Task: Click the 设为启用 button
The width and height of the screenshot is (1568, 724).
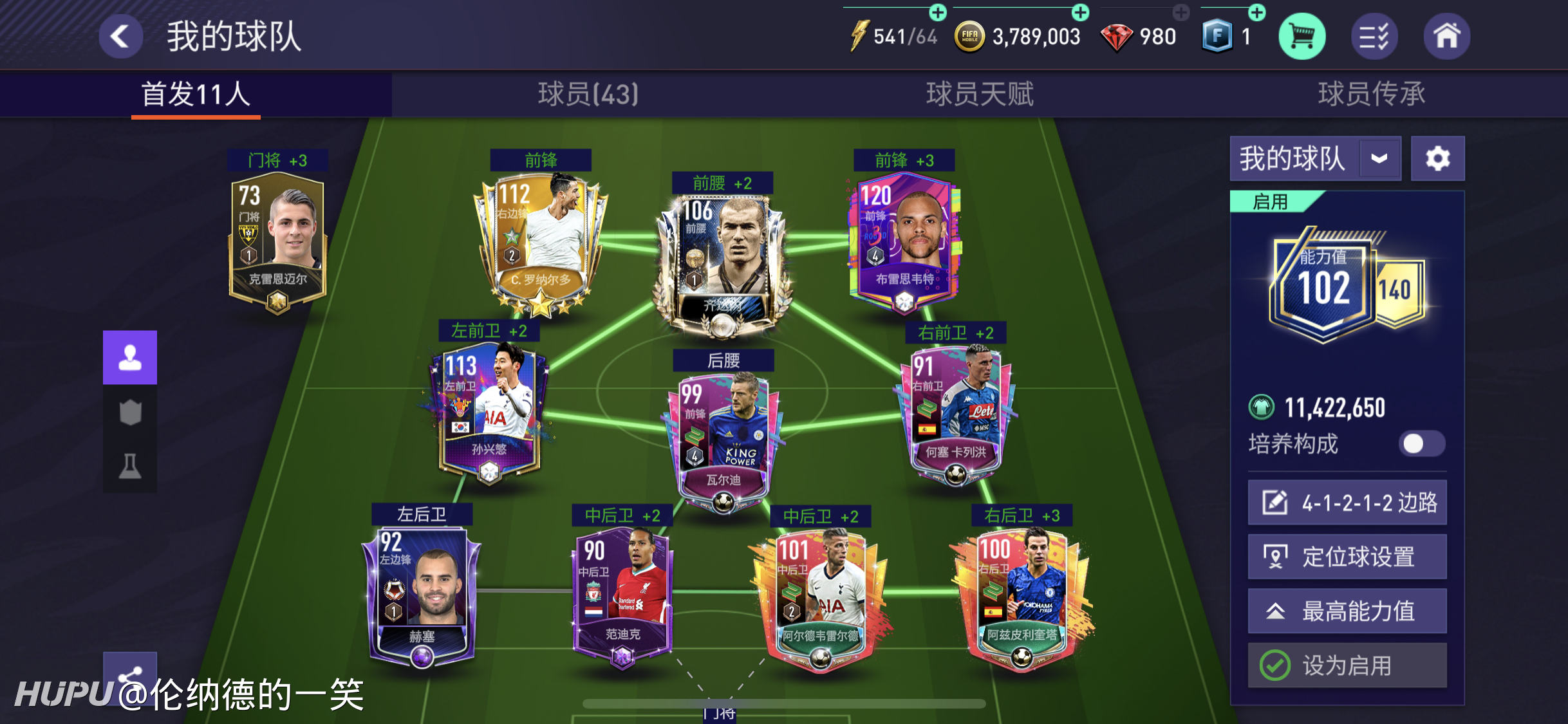Action: click(1347, 665)
